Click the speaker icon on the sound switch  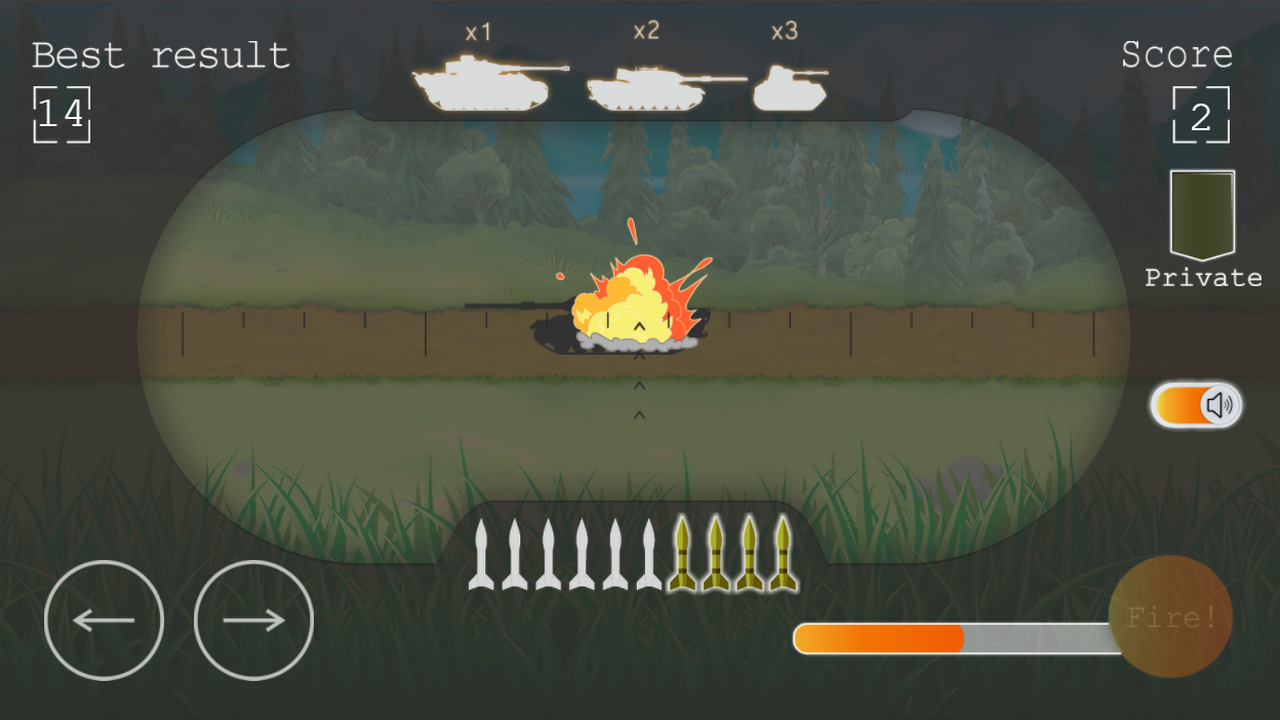point(1216,404)
